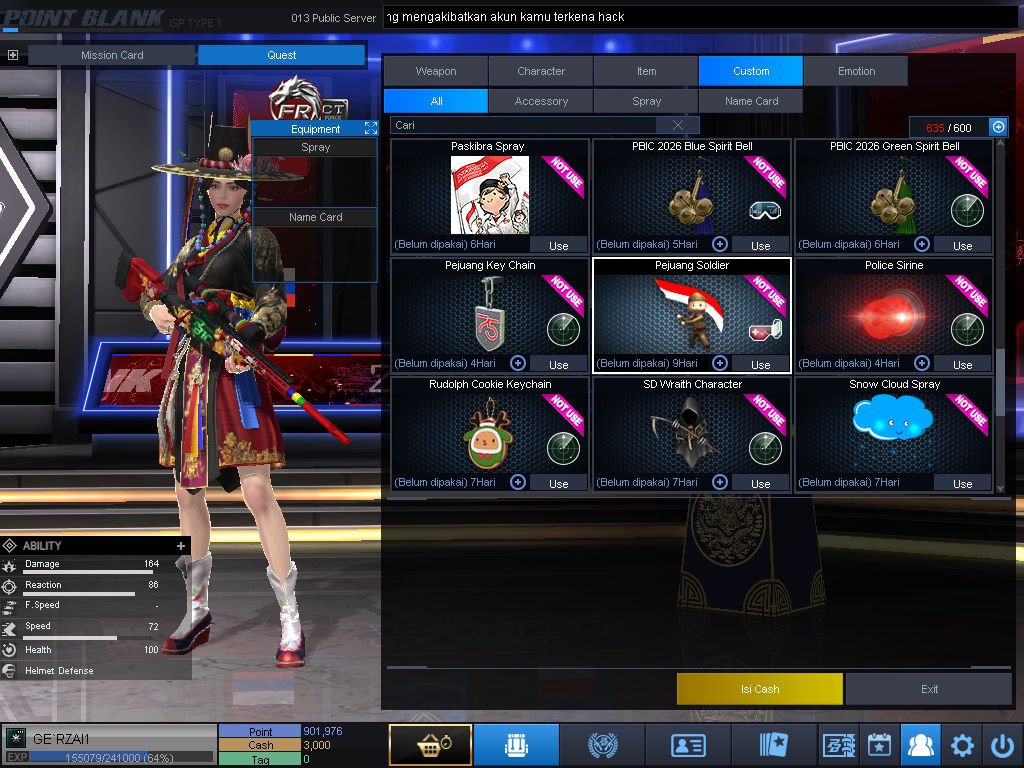Exit the inventory screen
This screenshot has width=1024, height=768.
click(x=930, y=689)
